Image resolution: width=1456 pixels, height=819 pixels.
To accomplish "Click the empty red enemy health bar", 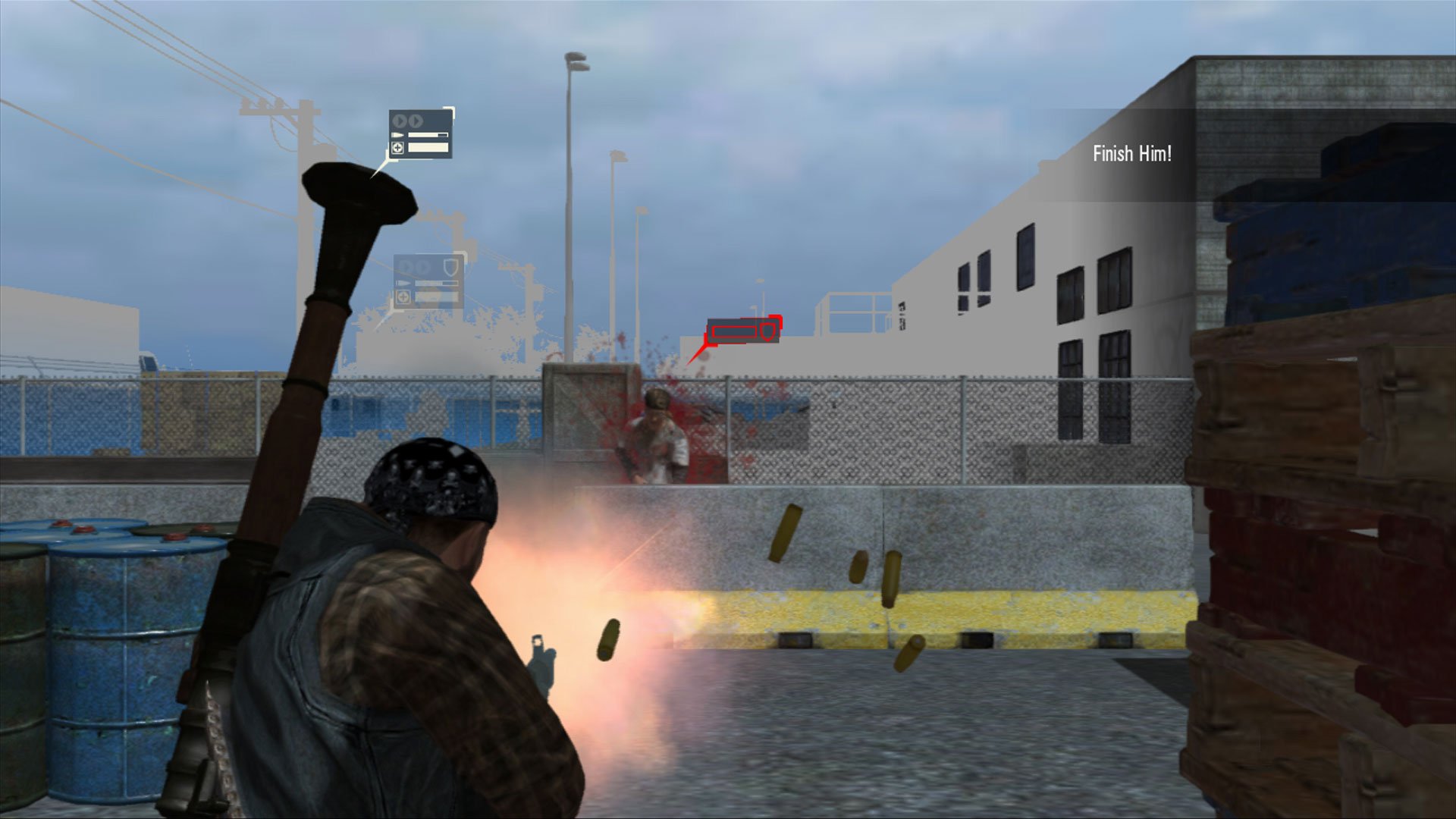I will tap(734, 331).
